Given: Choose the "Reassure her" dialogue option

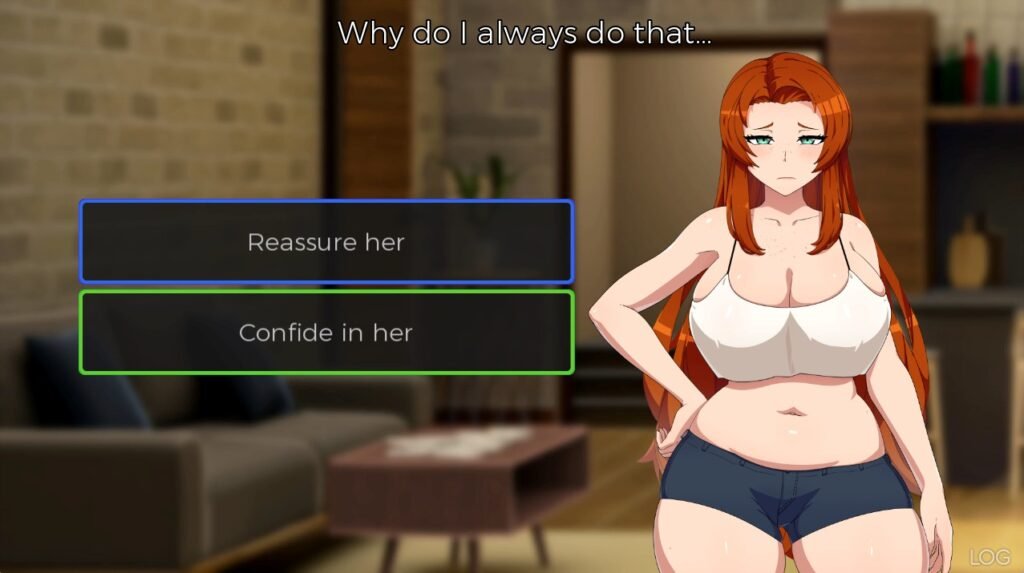Looking at the screenshot, I should tap(326, 242).
